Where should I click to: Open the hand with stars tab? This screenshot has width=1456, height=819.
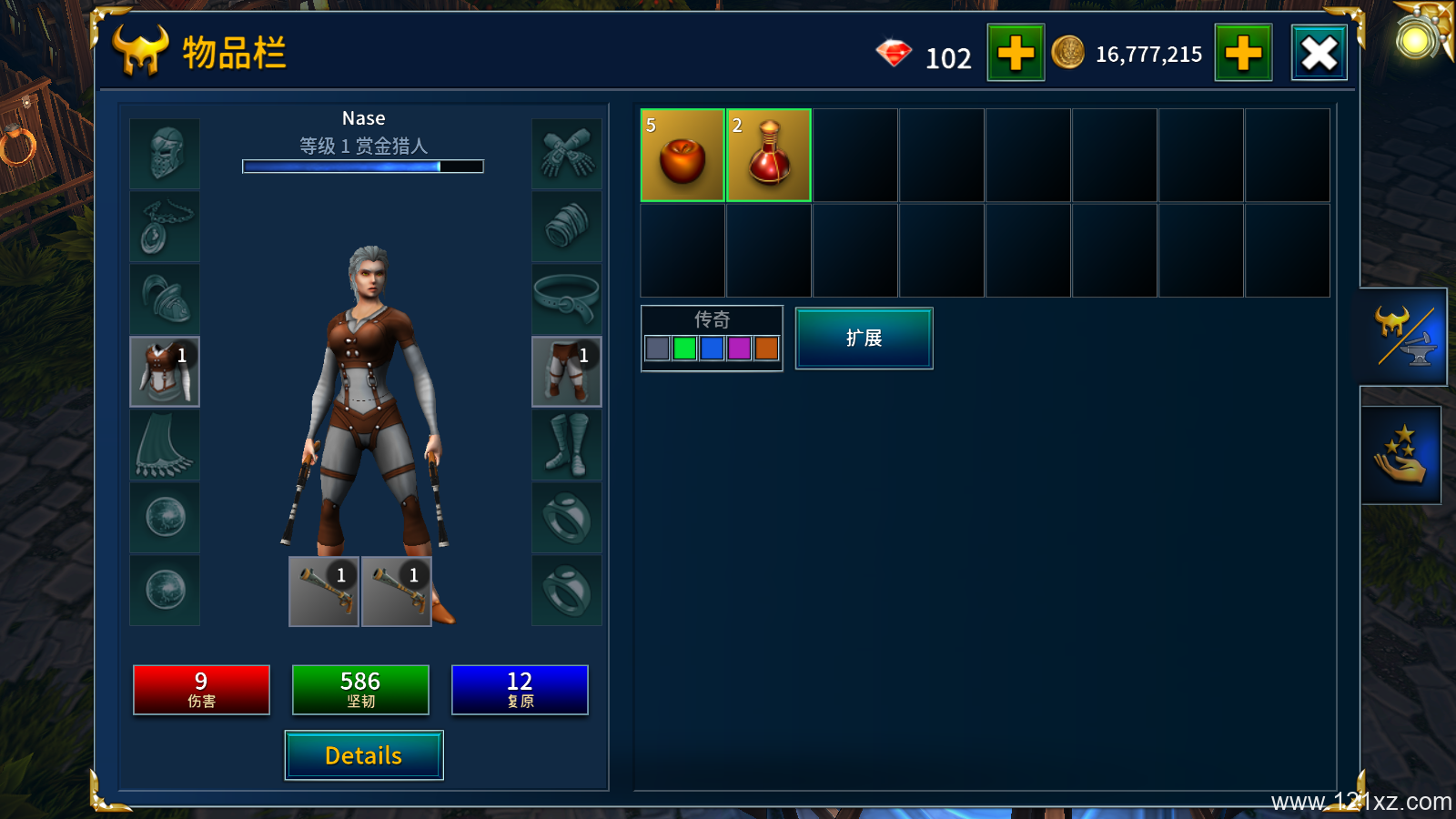click(x=1401, y=454)
